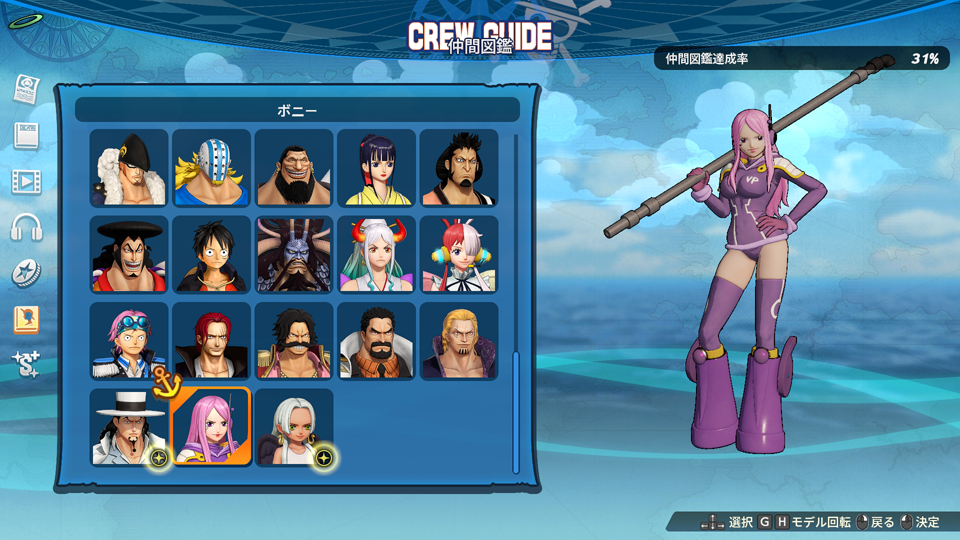The width and height of the screenshot is (960, 540).
Task: Open the headphones music section
Action: pyautogui.click(x=26, y=227)
